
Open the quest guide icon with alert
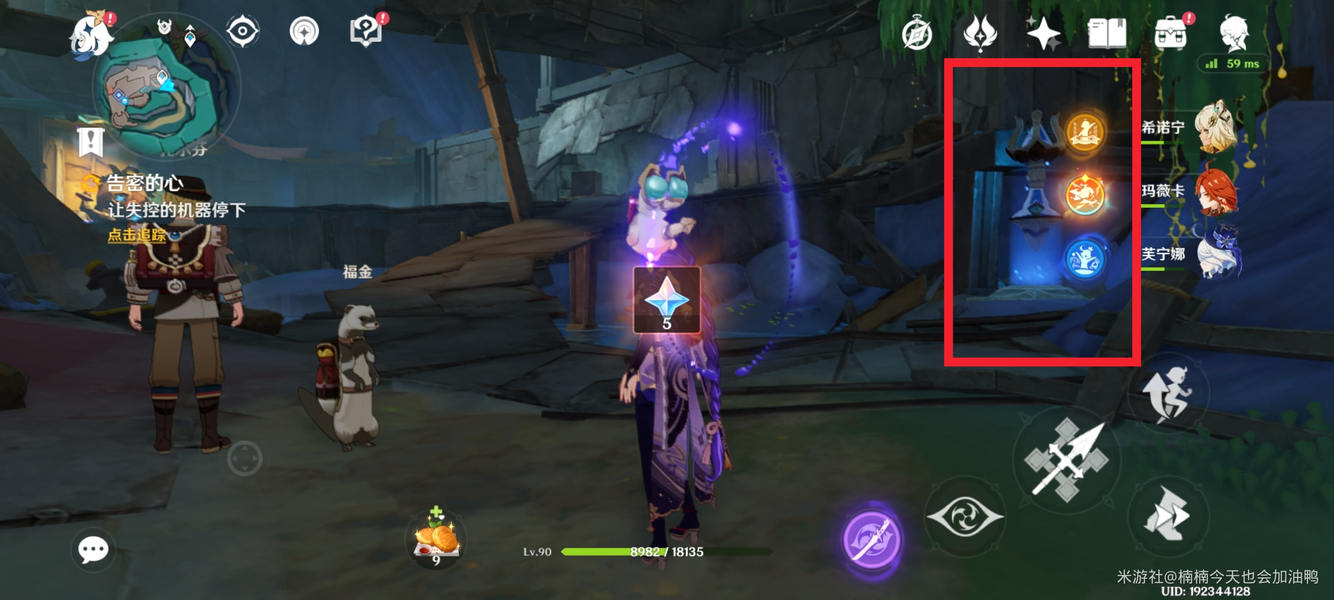click(367, 32)
